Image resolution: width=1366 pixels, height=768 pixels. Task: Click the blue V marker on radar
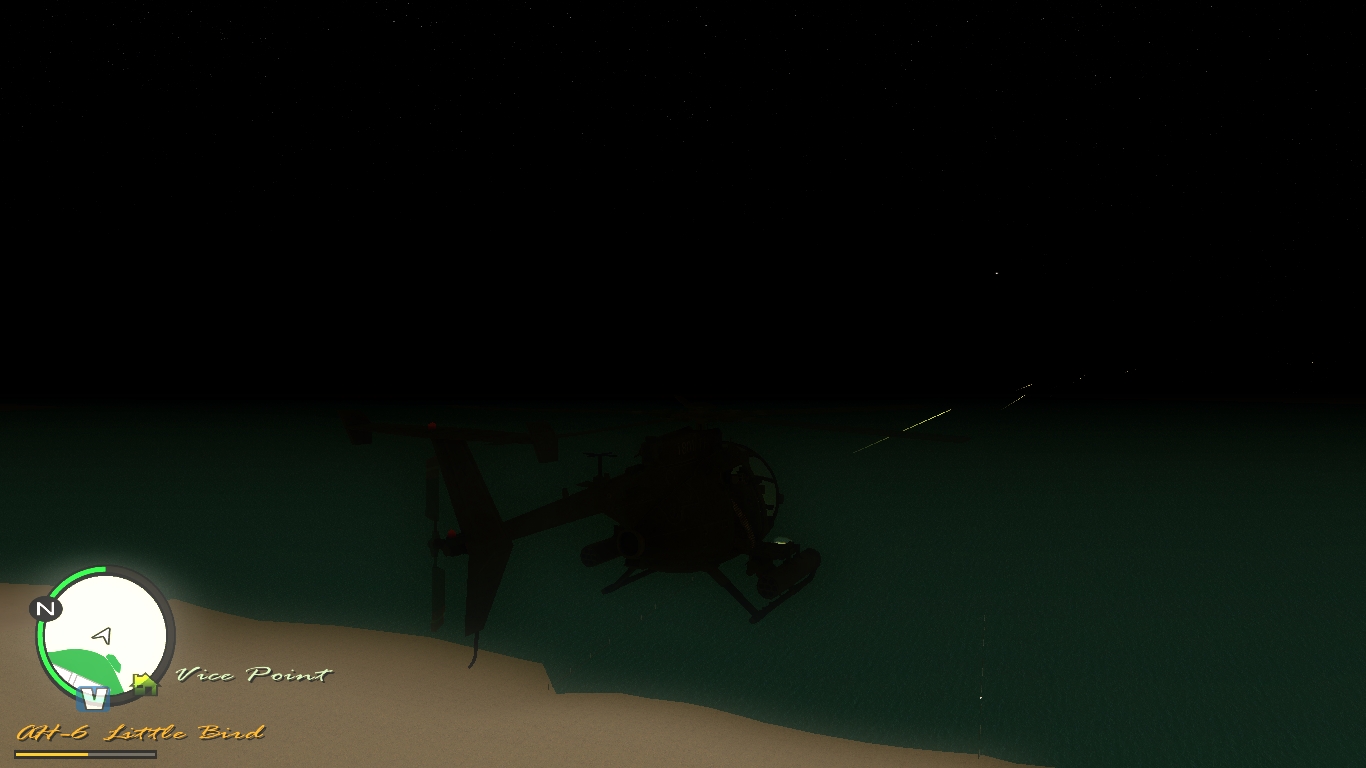[x=93, y=697]
